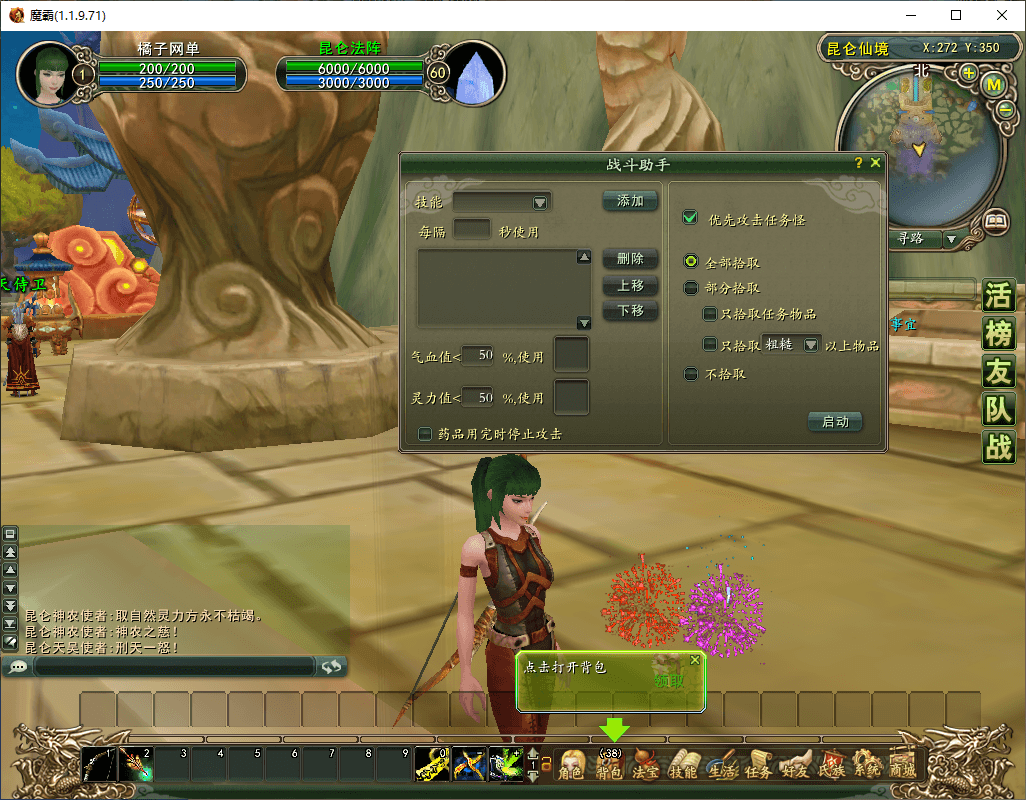Zoom in the minimap with plus button
This screenshot has width=1026, height=800.
coord(968,73)
